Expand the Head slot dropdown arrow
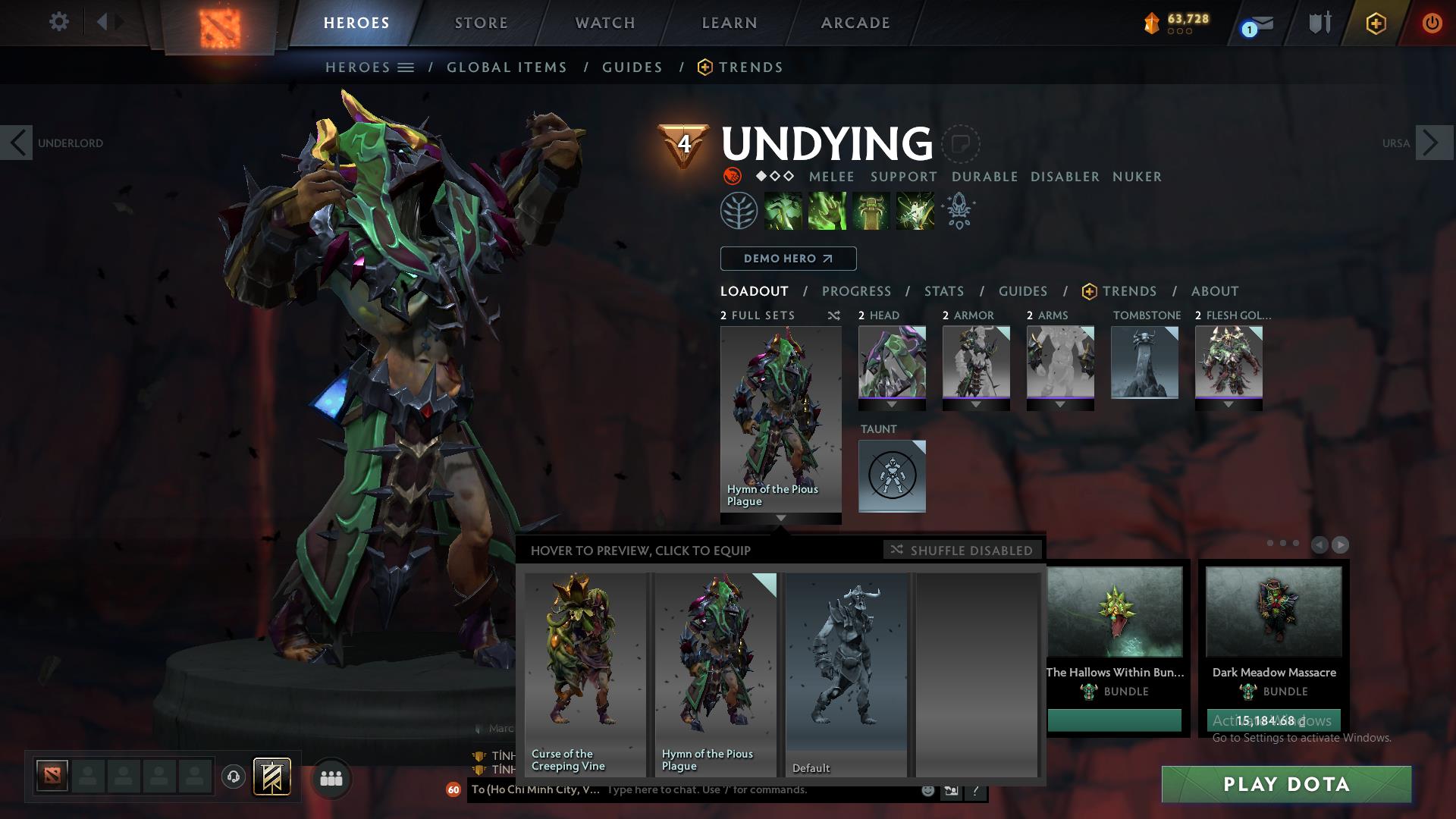 click(x=892, y=405)
